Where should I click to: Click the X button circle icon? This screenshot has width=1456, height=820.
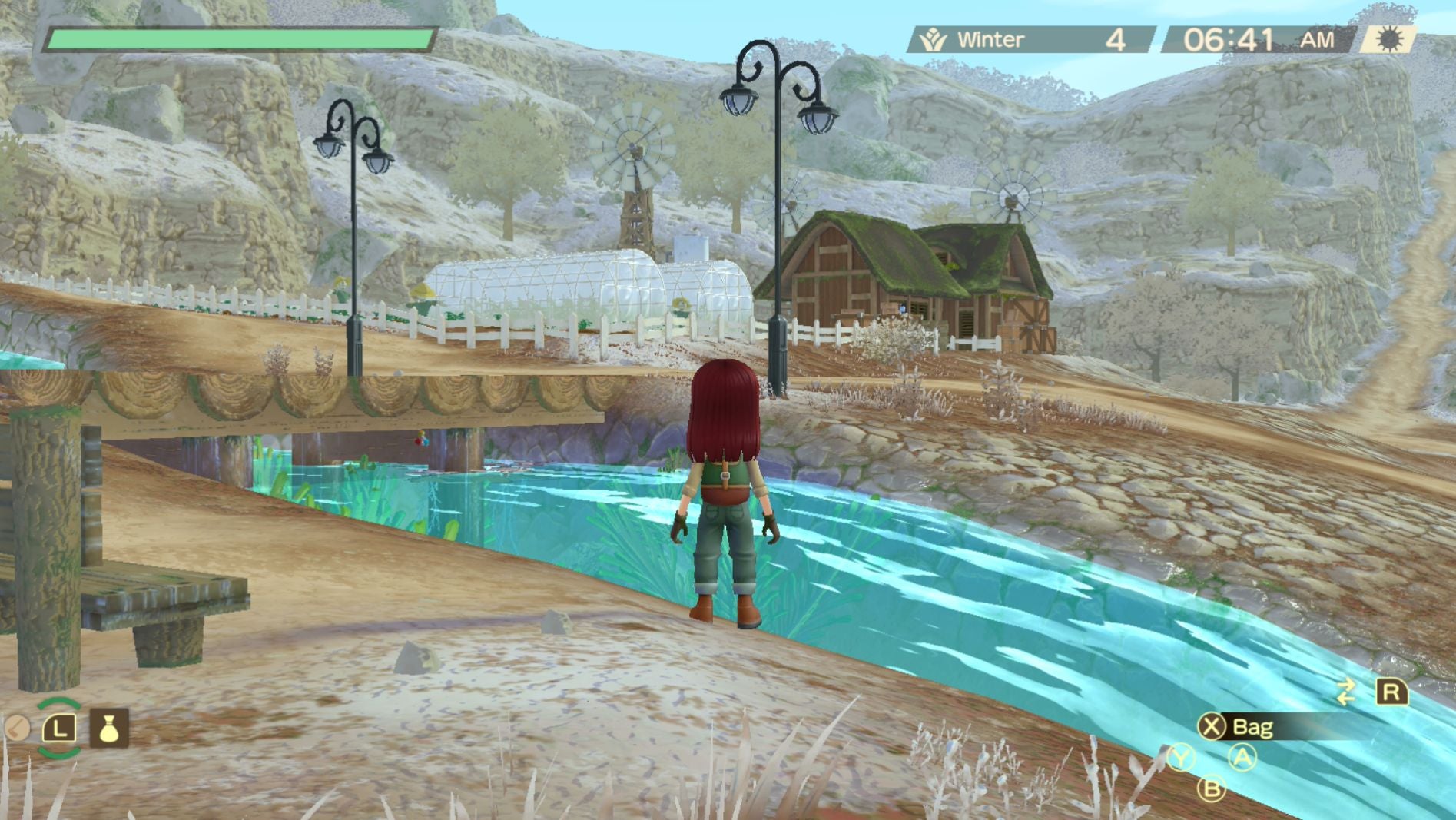[1212, 726]
